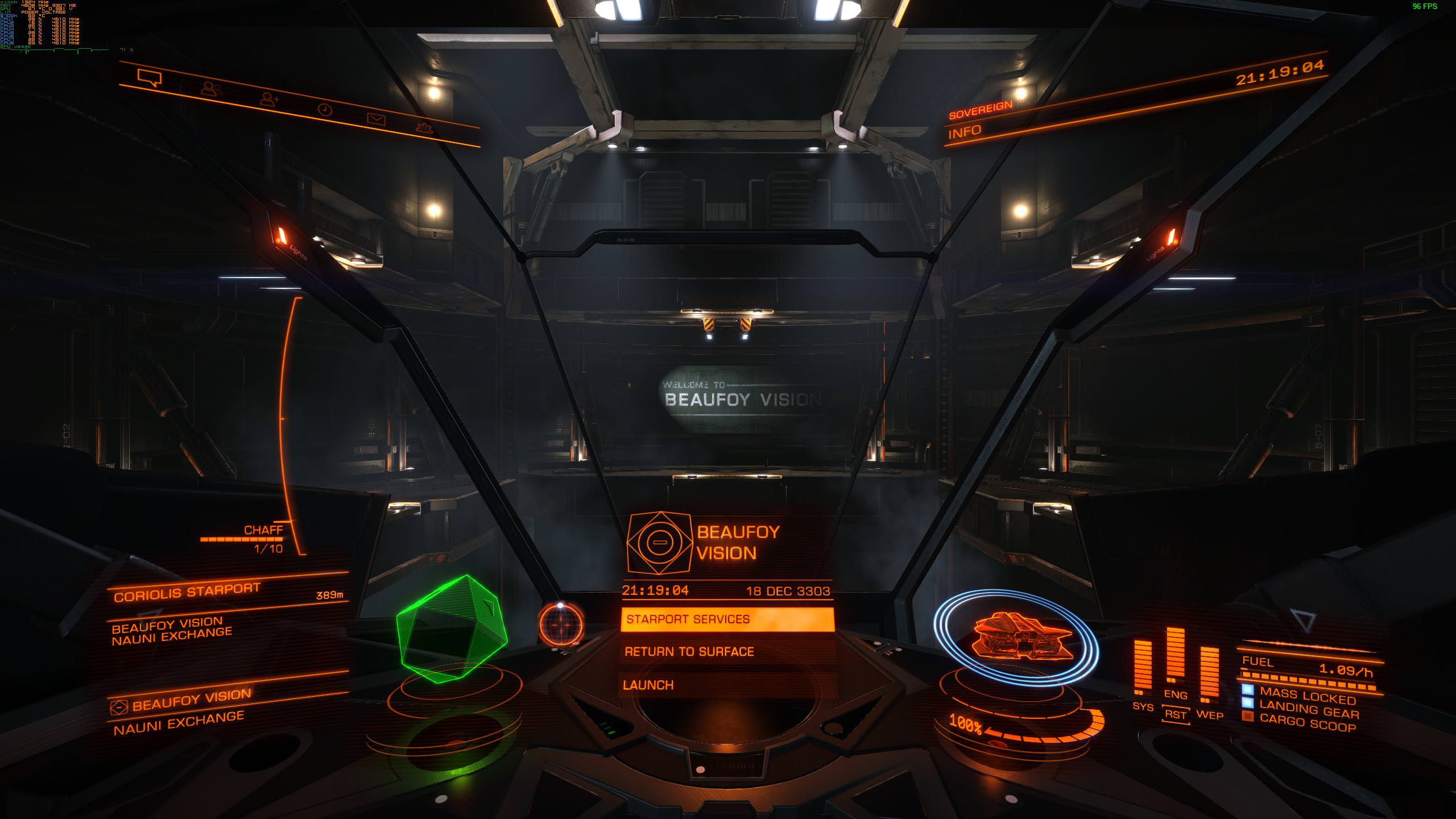
Task: Show the clock history tab
Action: coord(325,110)
